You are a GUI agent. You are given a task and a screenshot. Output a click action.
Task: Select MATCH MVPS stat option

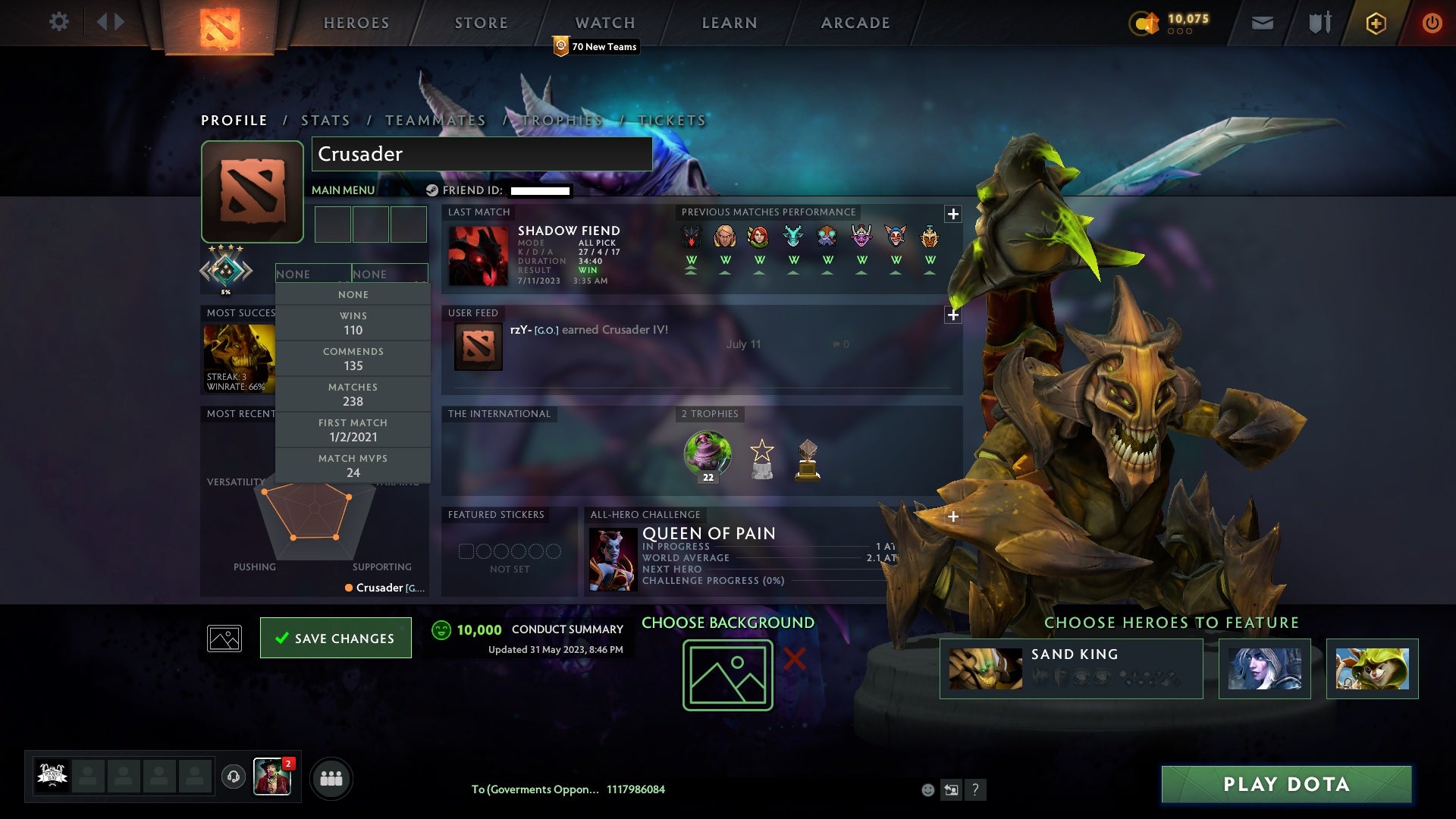[353, 465]
